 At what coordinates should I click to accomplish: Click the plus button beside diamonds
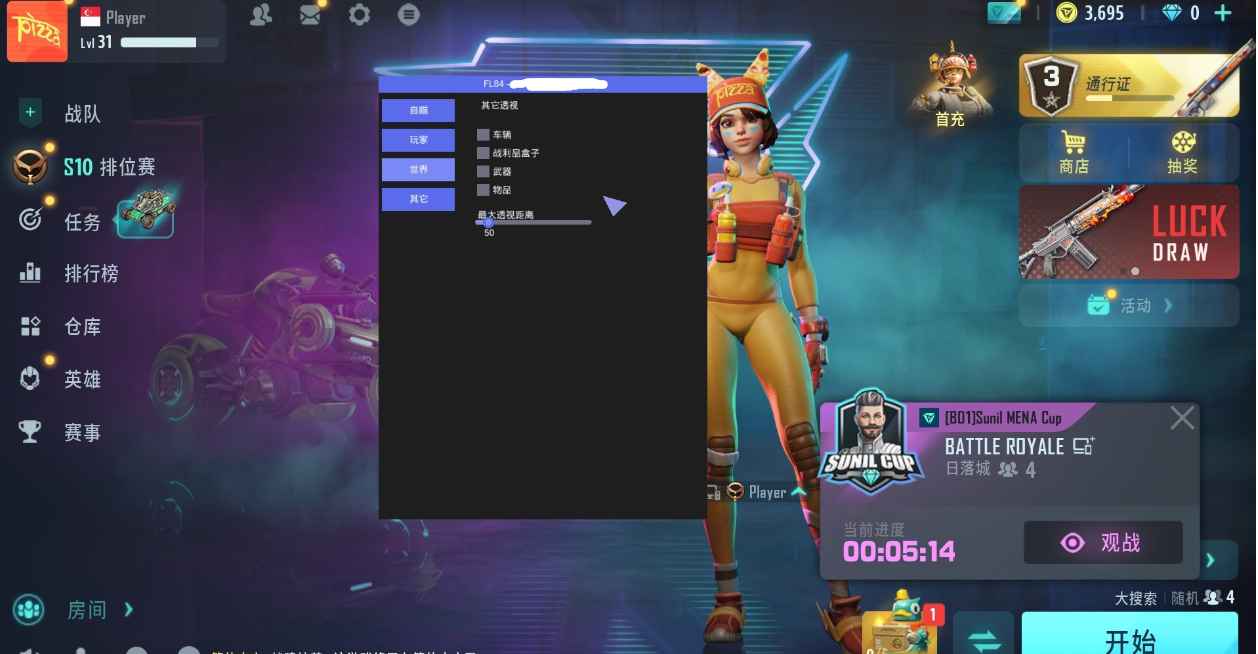click(1222, 13)
